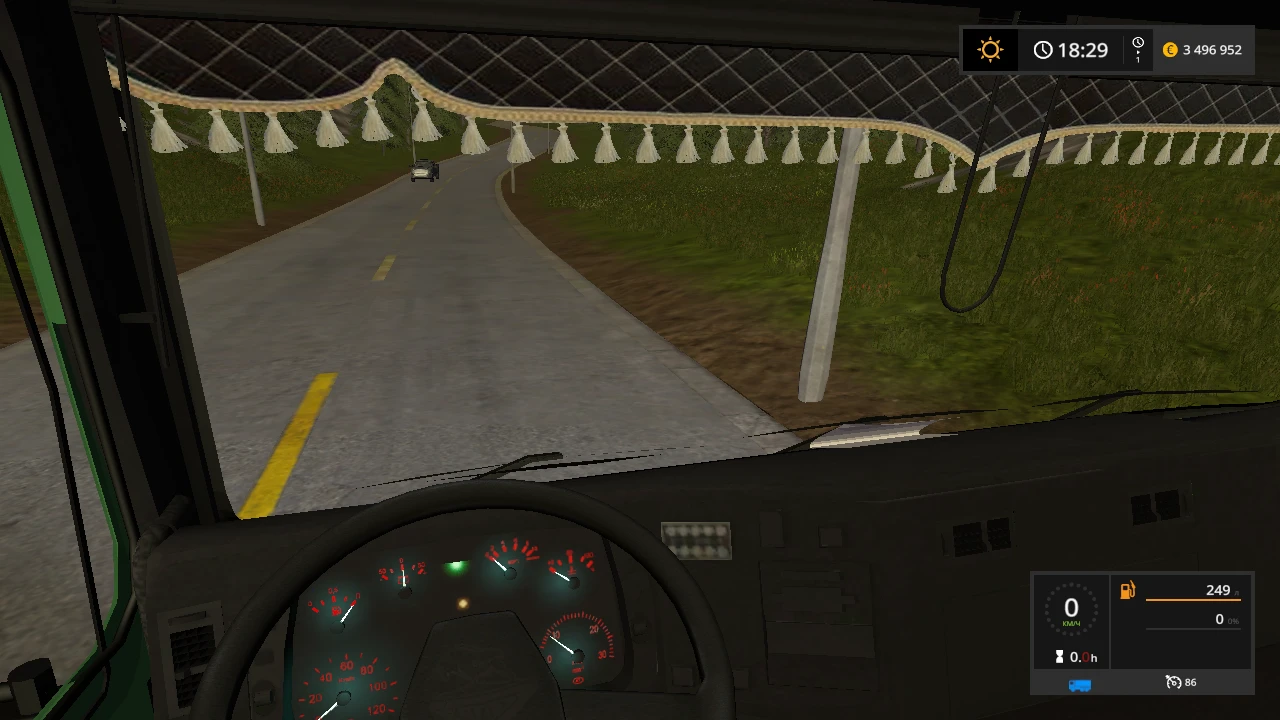The height and width of the screenshot is (720, 1280).
Task: Toggle the orange warning lamp on the instrument cluster
Action: point(462,602)
